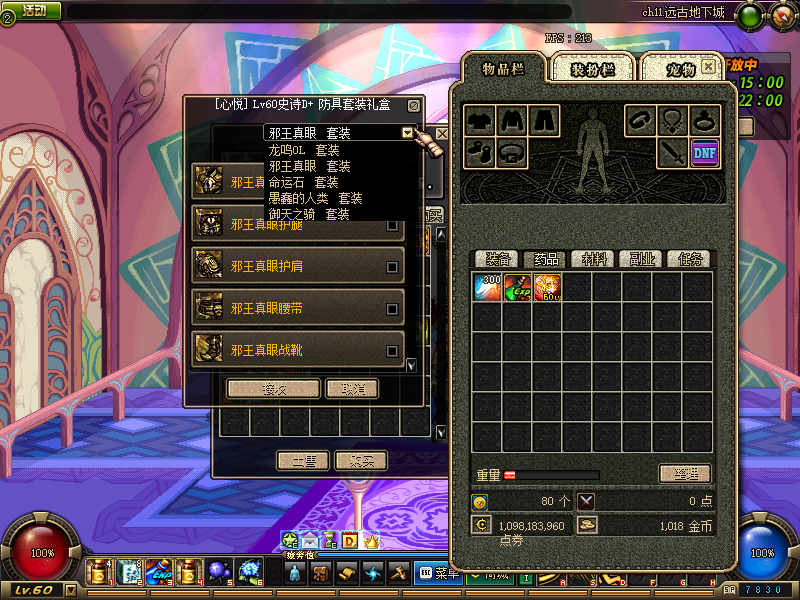The height and width of the screenshot is (600, 800).
Task: Click the 出售 sell button
Action: click(303, 460)
